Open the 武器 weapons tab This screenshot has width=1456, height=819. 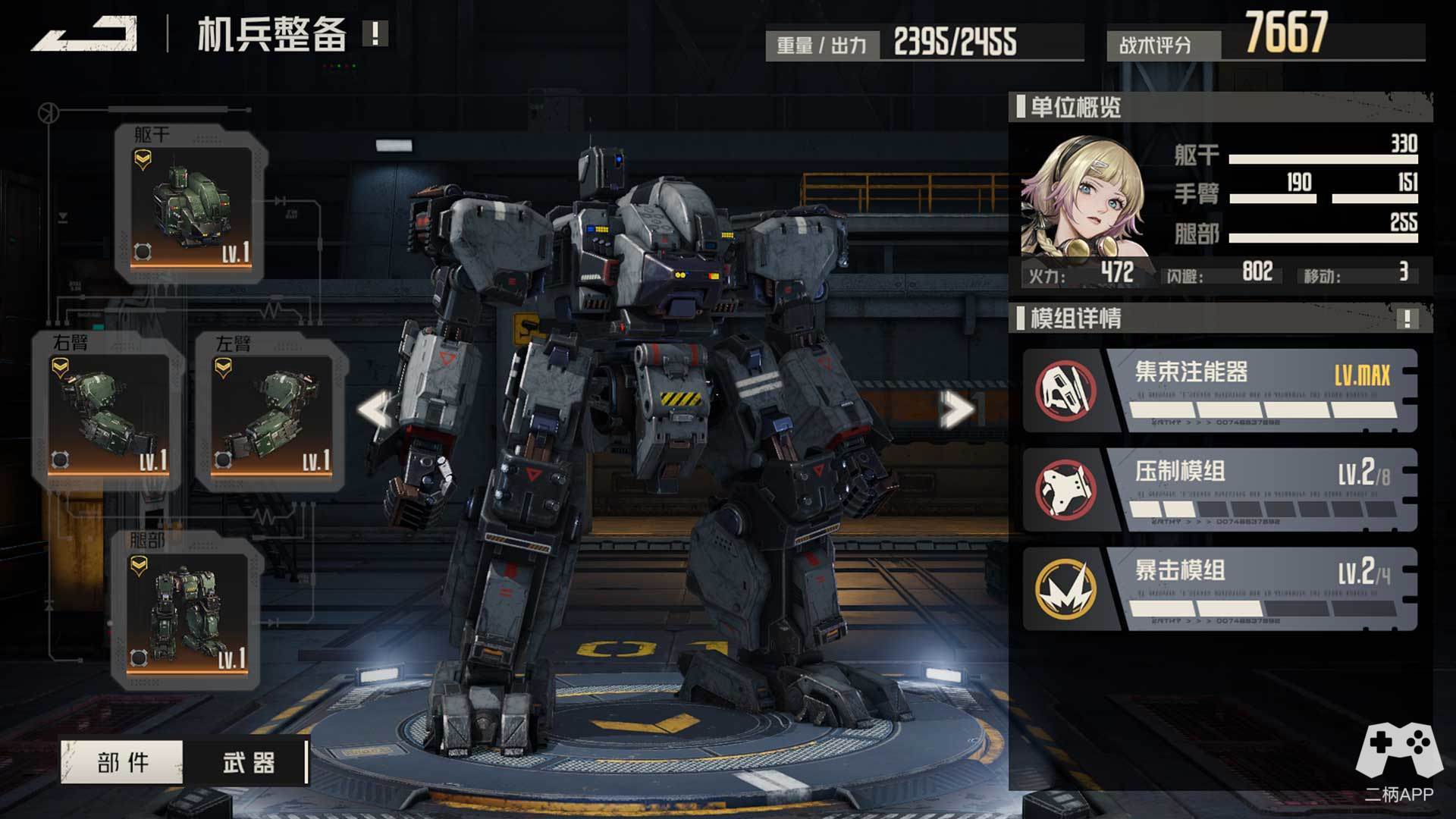pos(248,762)
